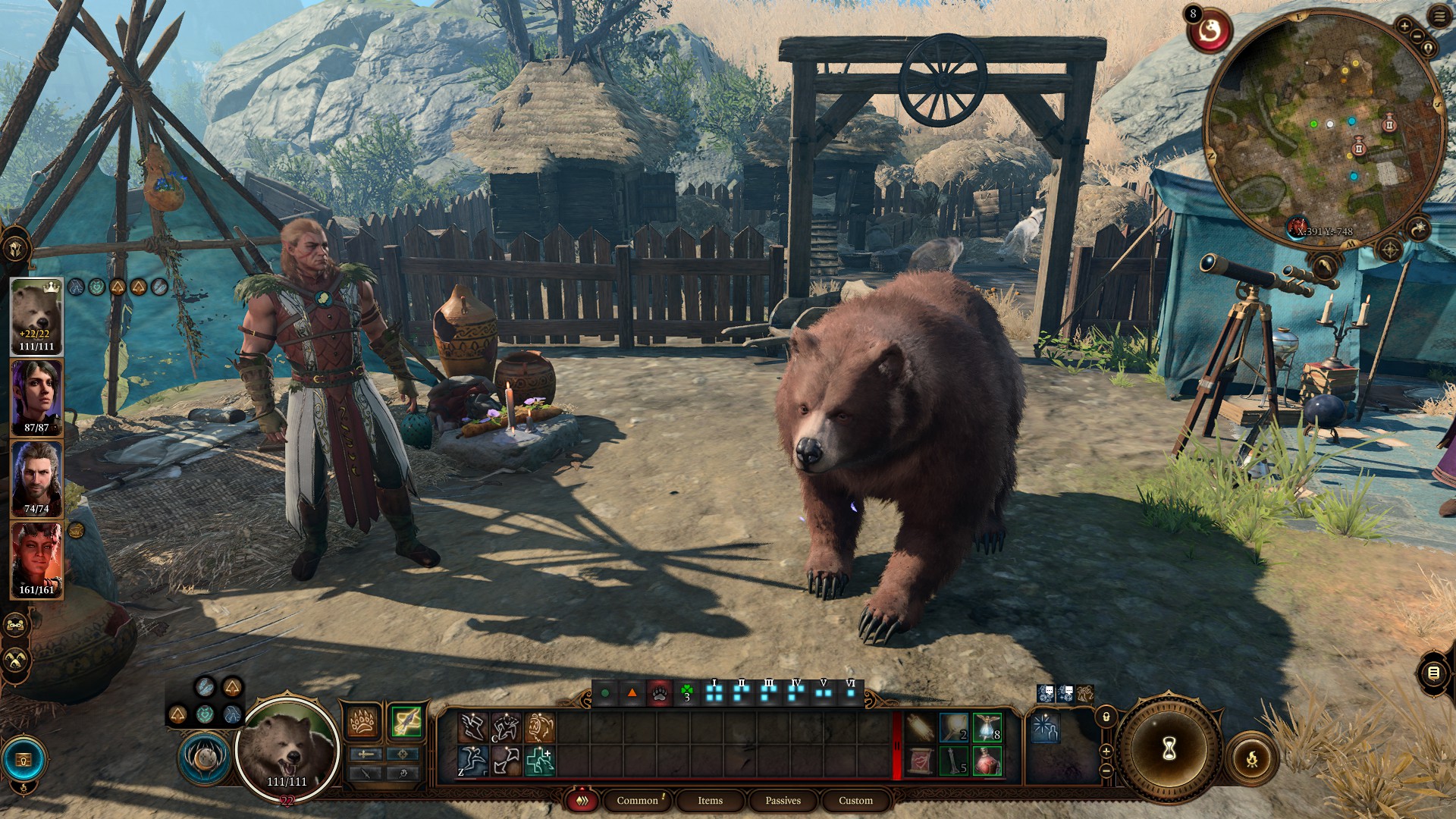Switch to the Common hotbar tab
The width and height of the screenshot is (1456, 819).
tap(637, 800)
